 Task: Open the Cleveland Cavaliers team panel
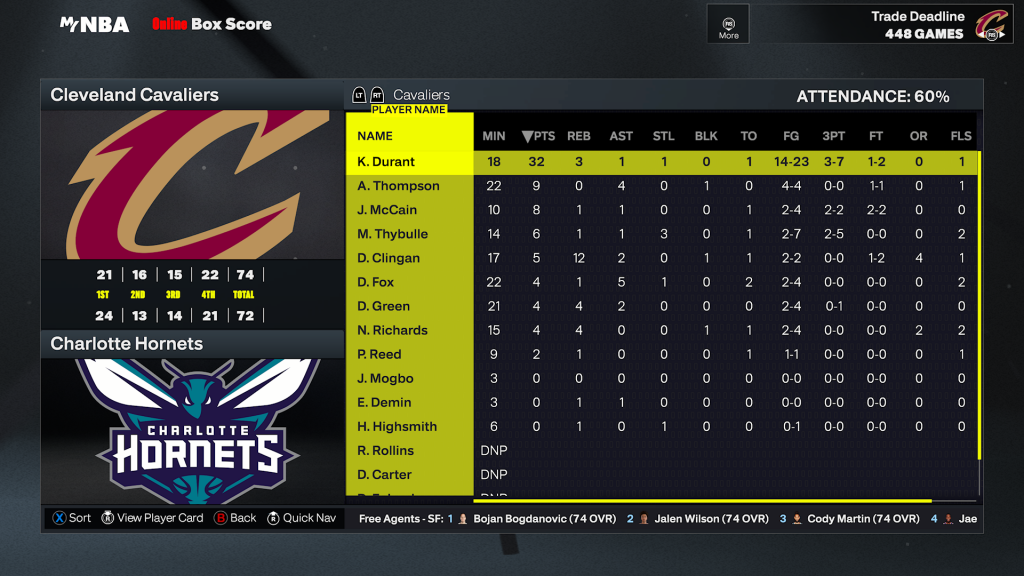pyautogui.click(x=190, y=96)
